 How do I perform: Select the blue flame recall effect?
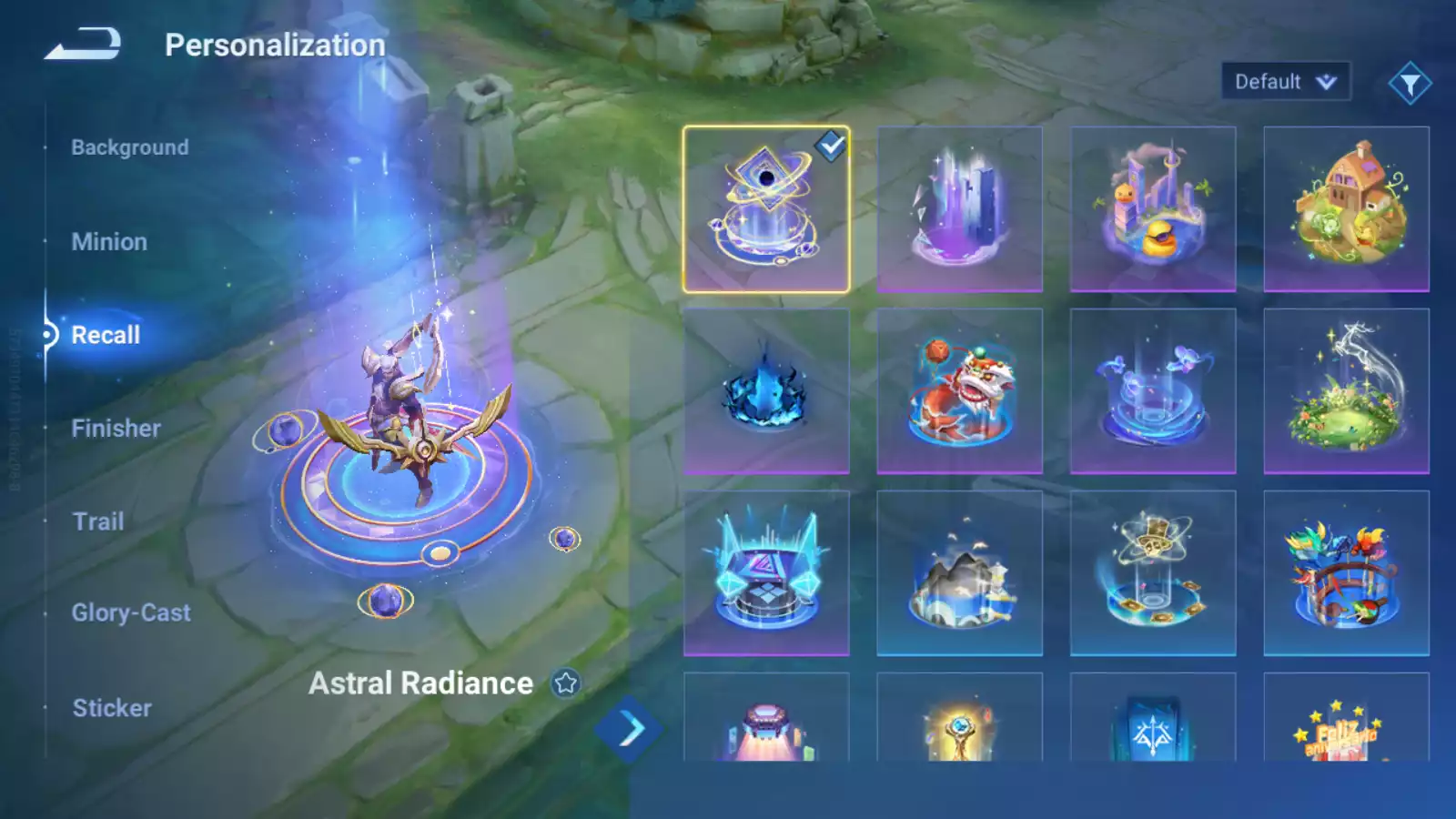[766, 391]
